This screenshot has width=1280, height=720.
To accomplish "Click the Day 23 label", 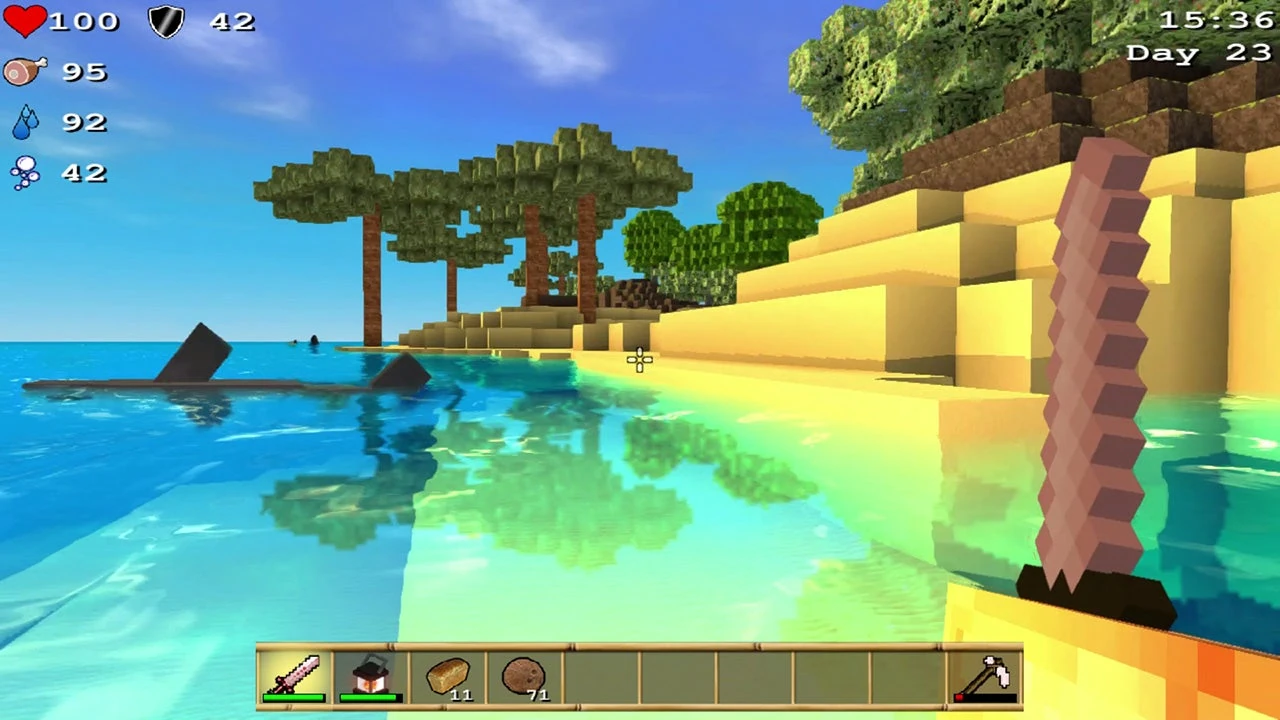I will (x=1199, y=53).
